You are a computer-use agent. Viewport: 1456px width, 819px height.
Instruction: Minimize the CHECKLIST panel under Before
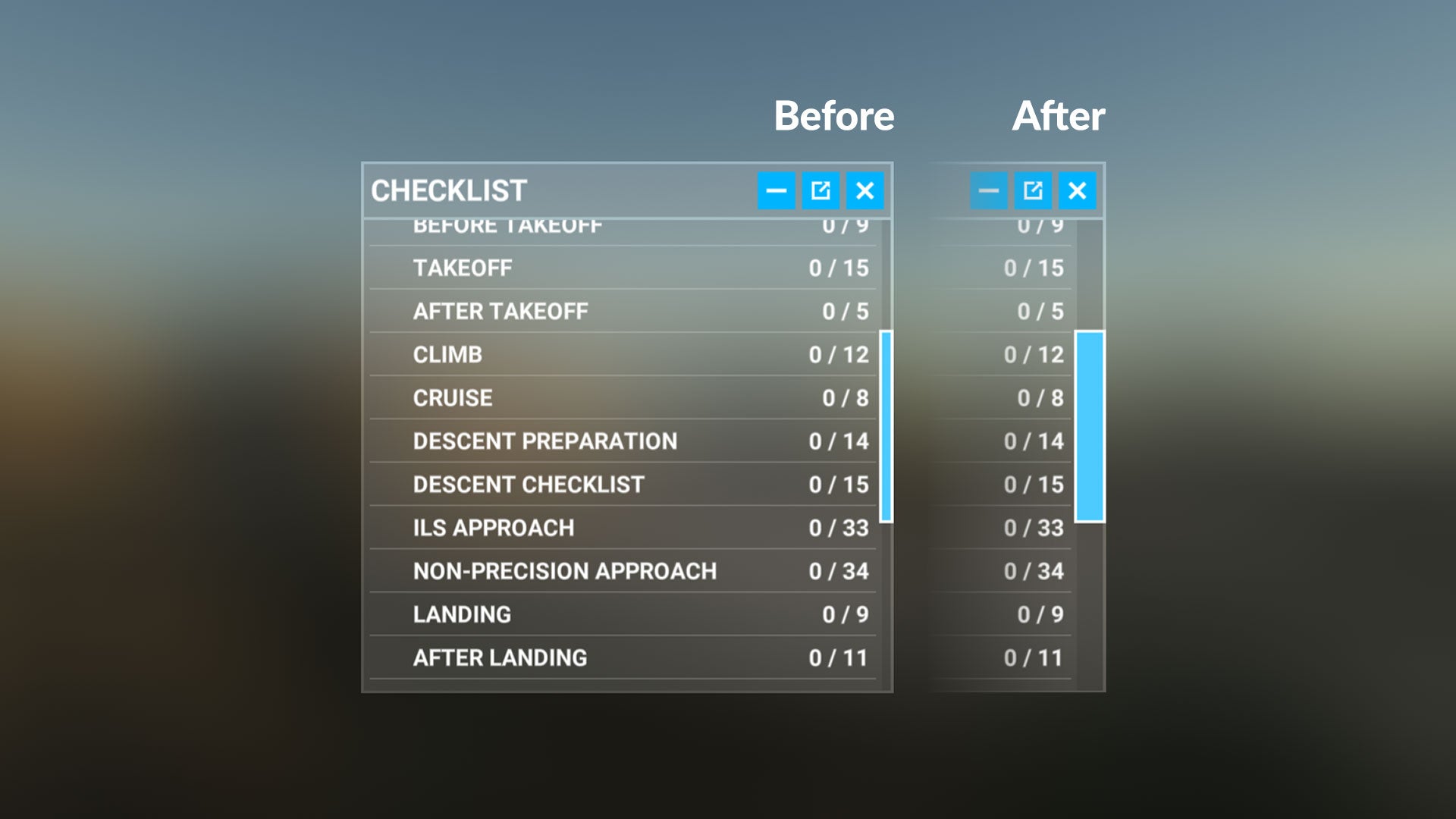point(776,190)
